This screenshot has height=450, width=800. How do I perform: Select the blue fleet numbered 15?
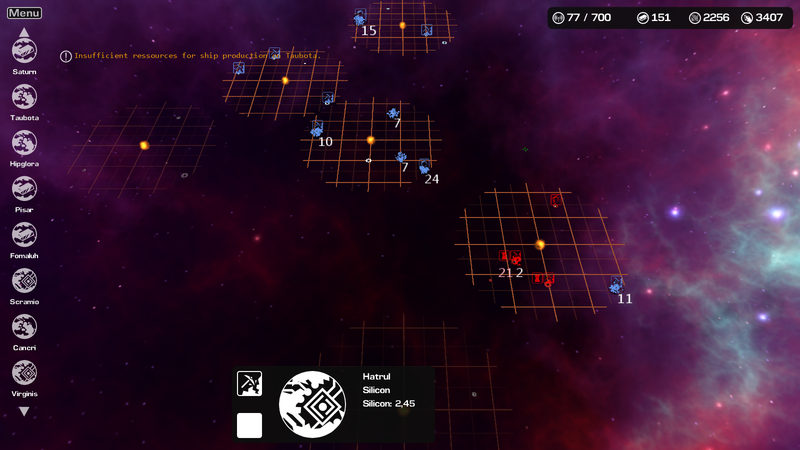[360, 18]
